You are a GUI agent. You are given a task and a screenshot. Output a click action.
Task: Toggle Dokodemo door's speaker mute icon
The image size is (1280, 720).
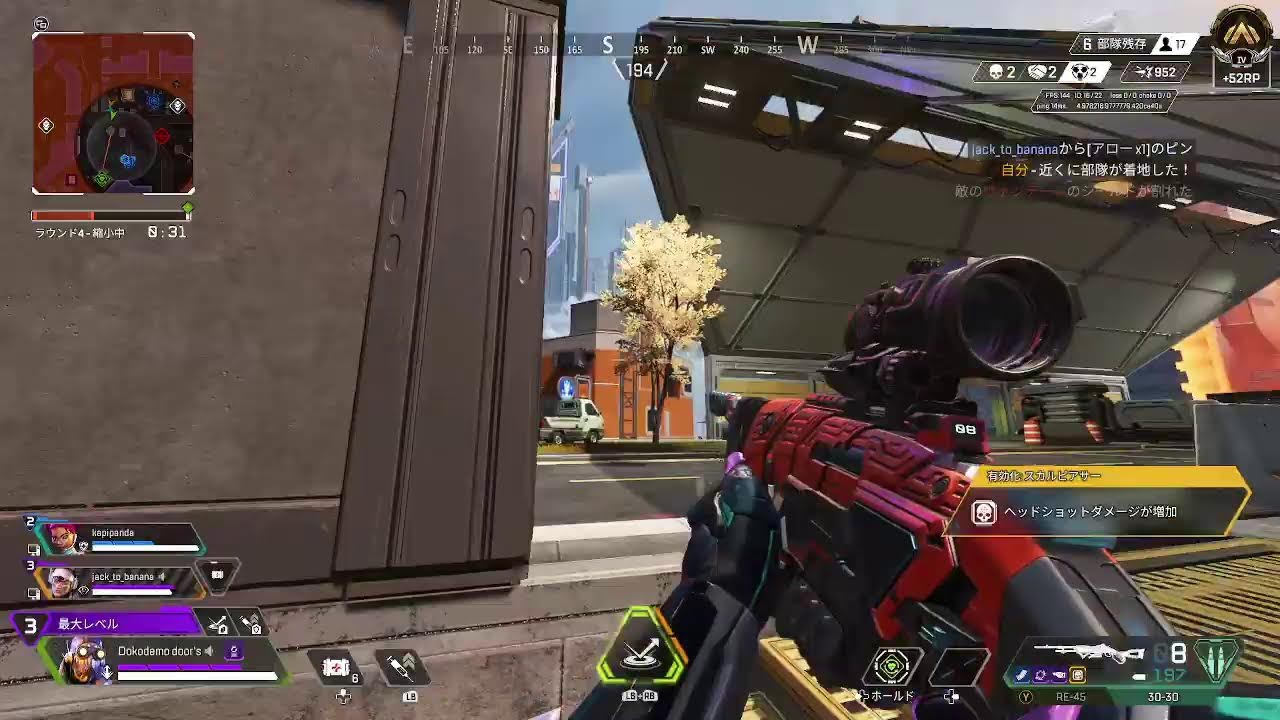(x=209, y=651)
